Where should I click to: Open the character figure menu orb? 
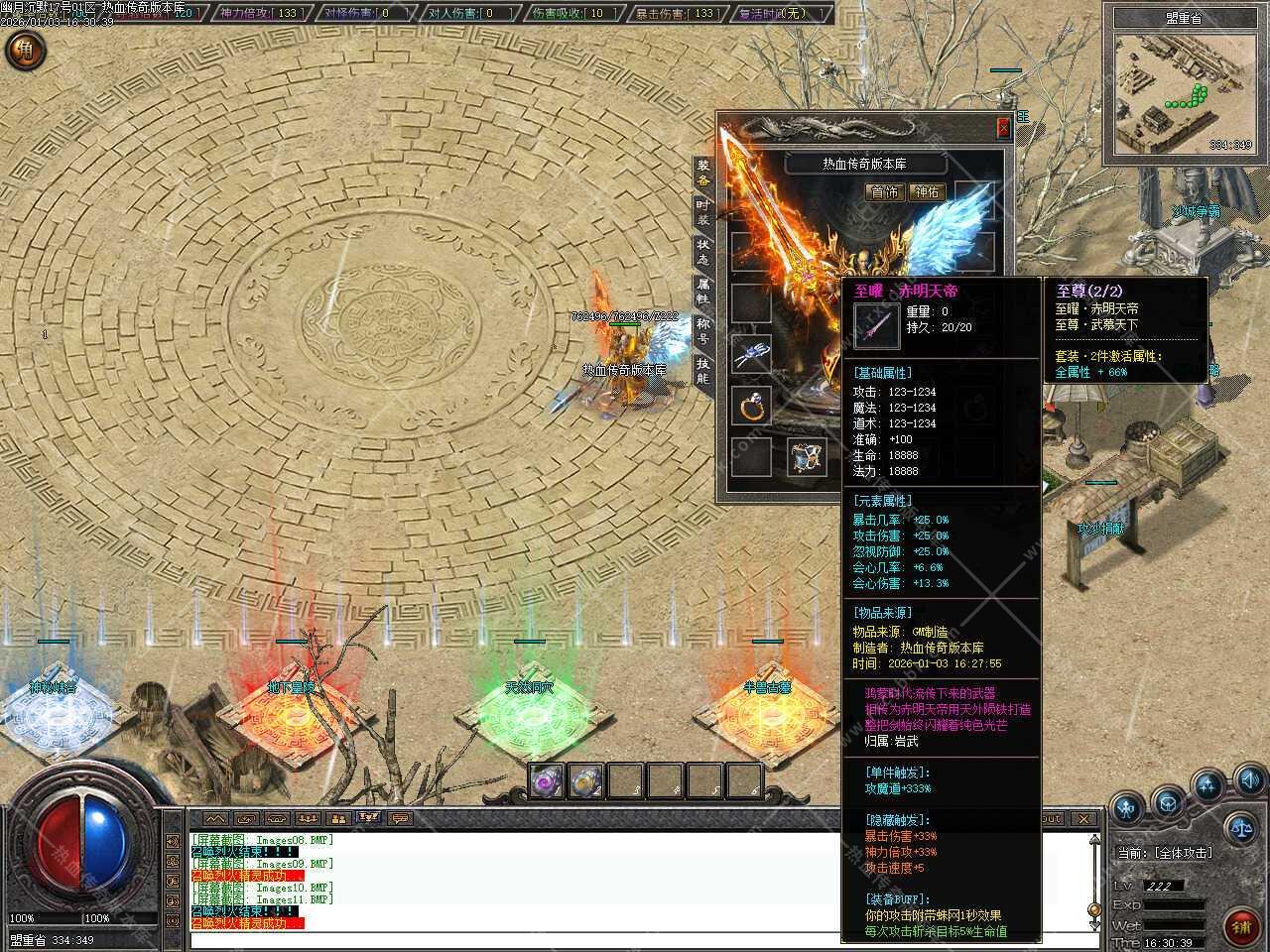1127,808
